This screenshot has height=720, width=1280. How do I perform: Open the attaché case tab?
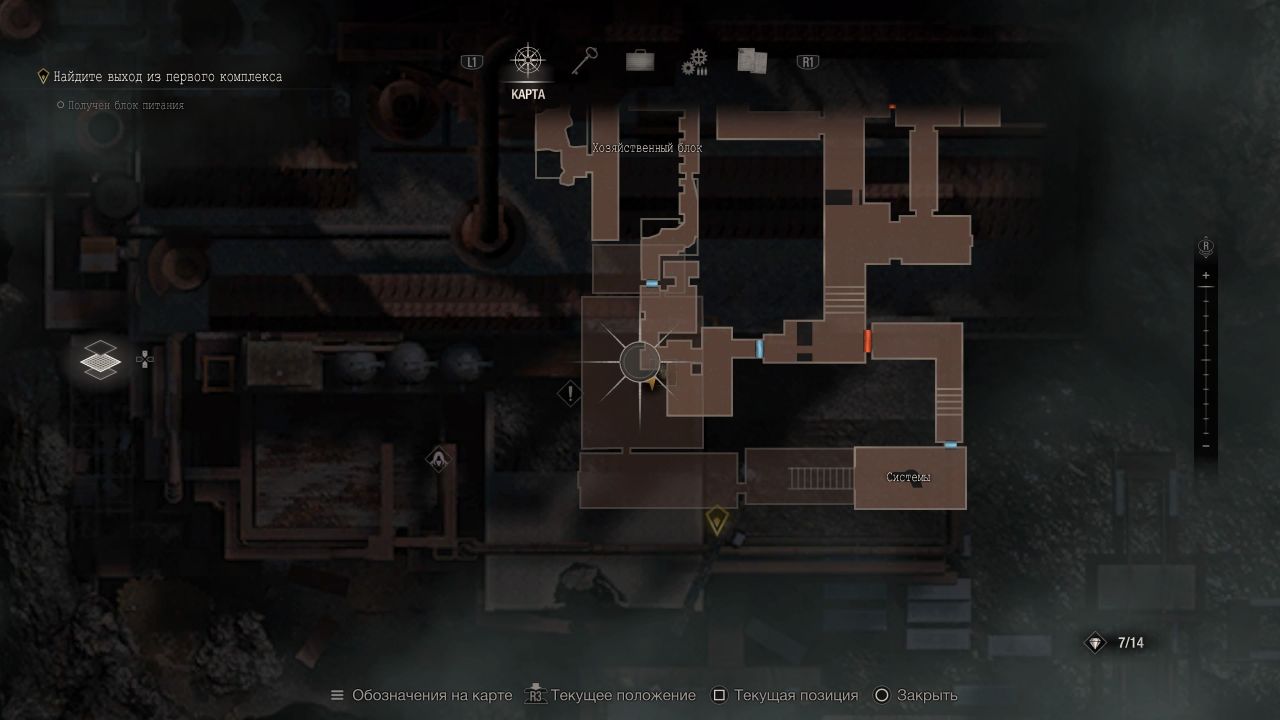click(x=640, y=62)
